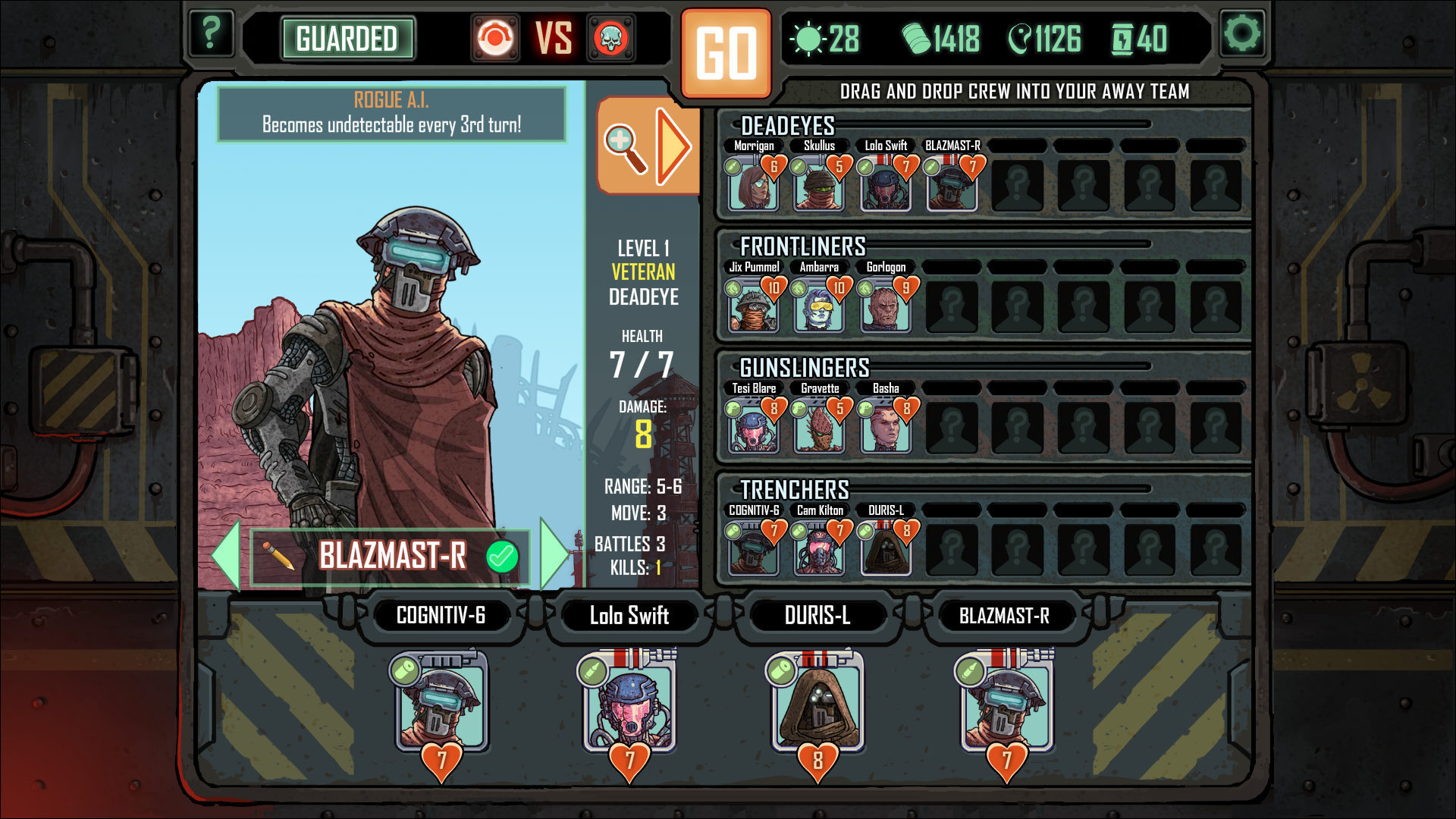Screen dimensions: 1456x819
Task: Pick Basha from the Gunslingers row
Action: coord(885,428)
